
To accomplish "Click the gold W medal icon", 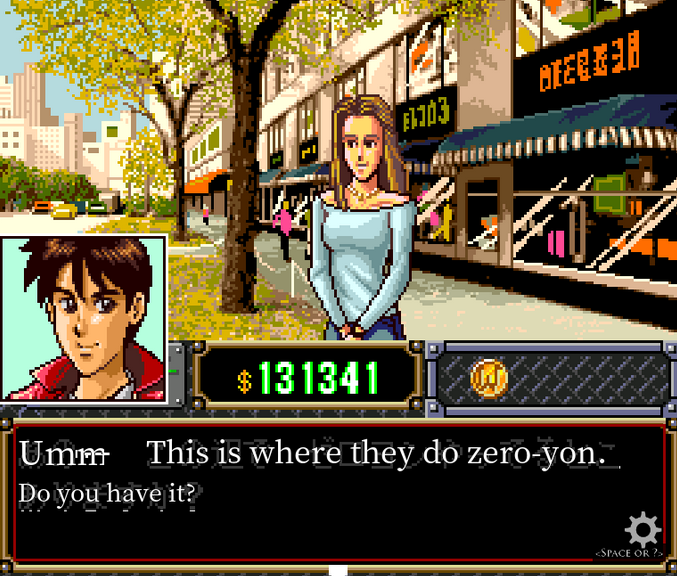I will point(489,378).
